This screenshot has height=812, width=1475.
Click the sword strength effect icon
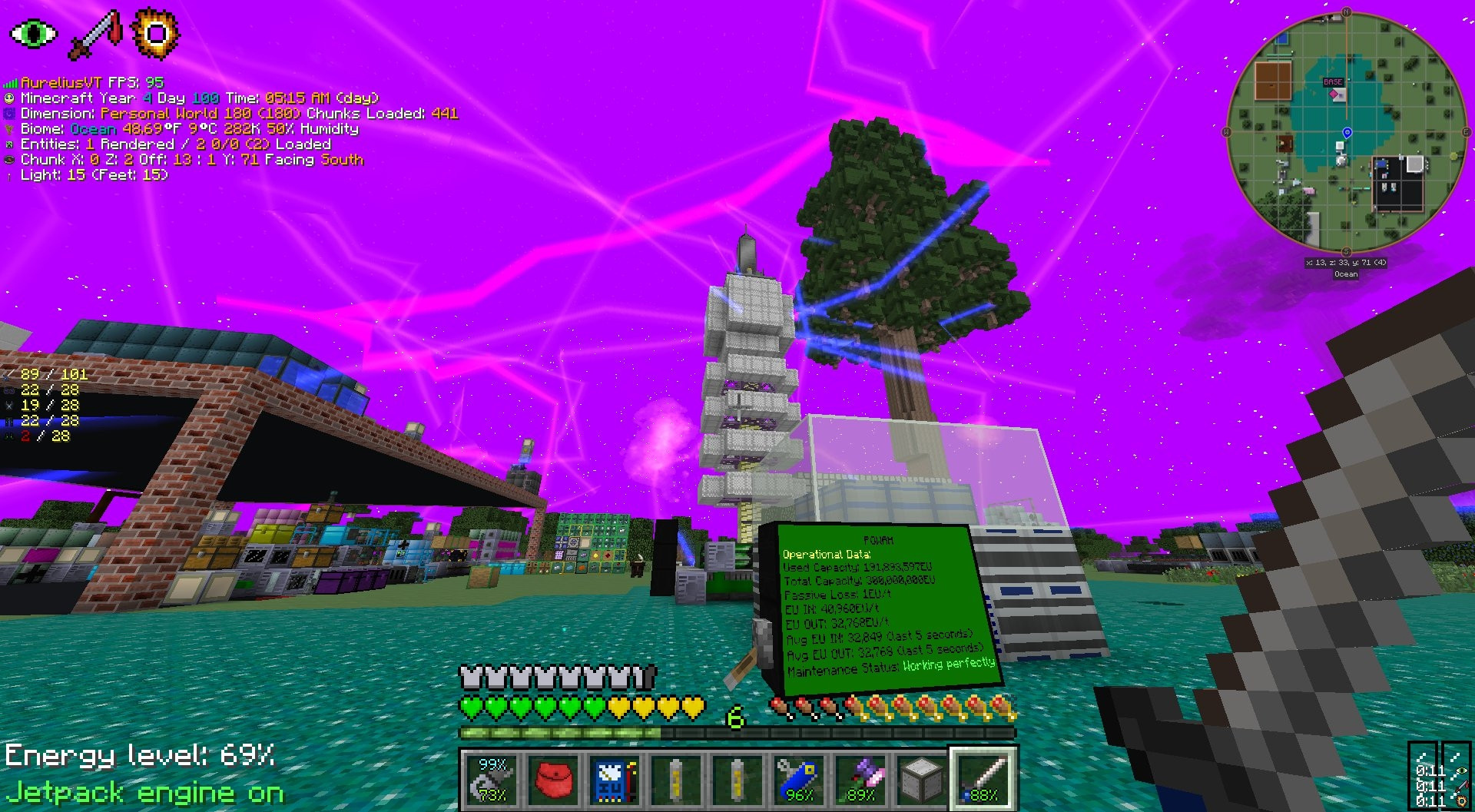click(x=95, y=35)
